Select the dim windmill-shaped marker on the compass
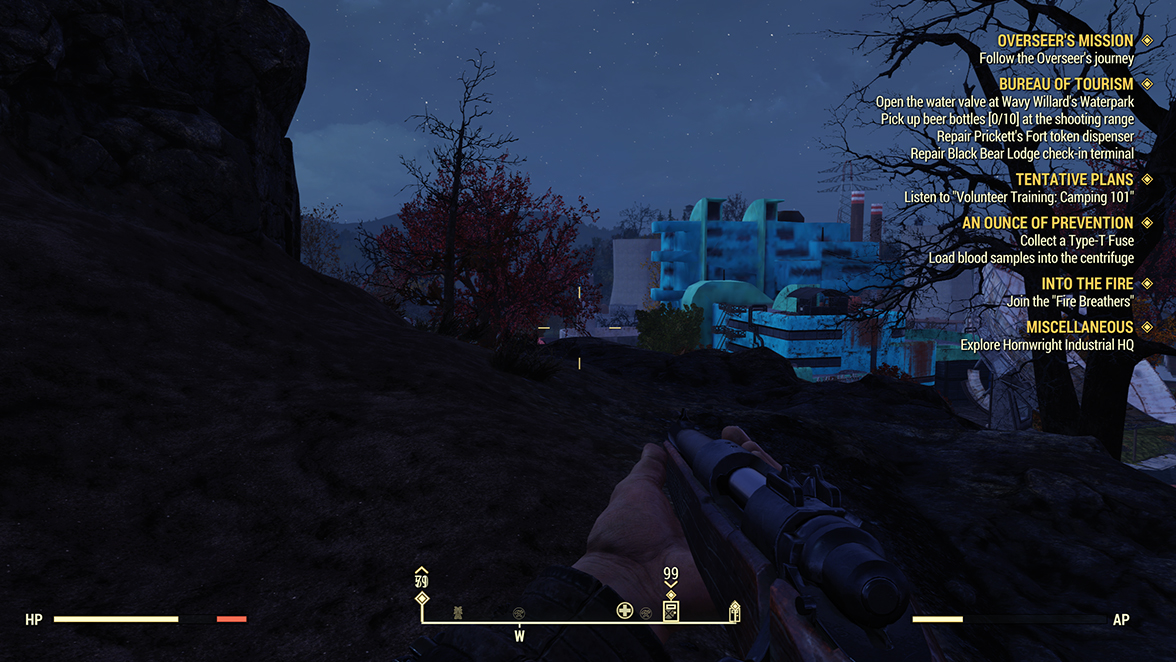Screen dimensions: 1176x662 (x=458, y=611)
